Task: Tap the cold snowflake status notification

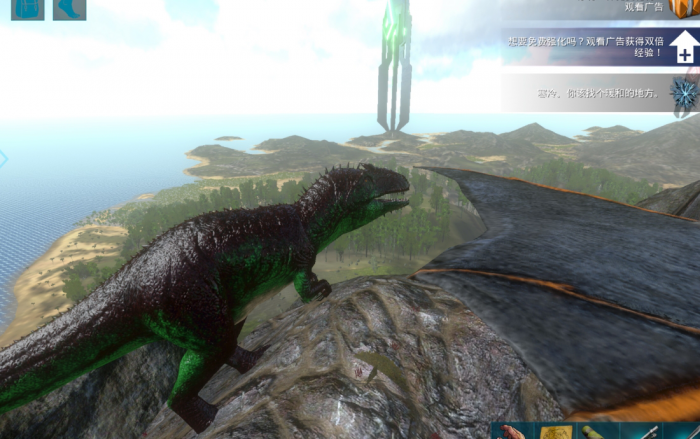Action: 684,93
